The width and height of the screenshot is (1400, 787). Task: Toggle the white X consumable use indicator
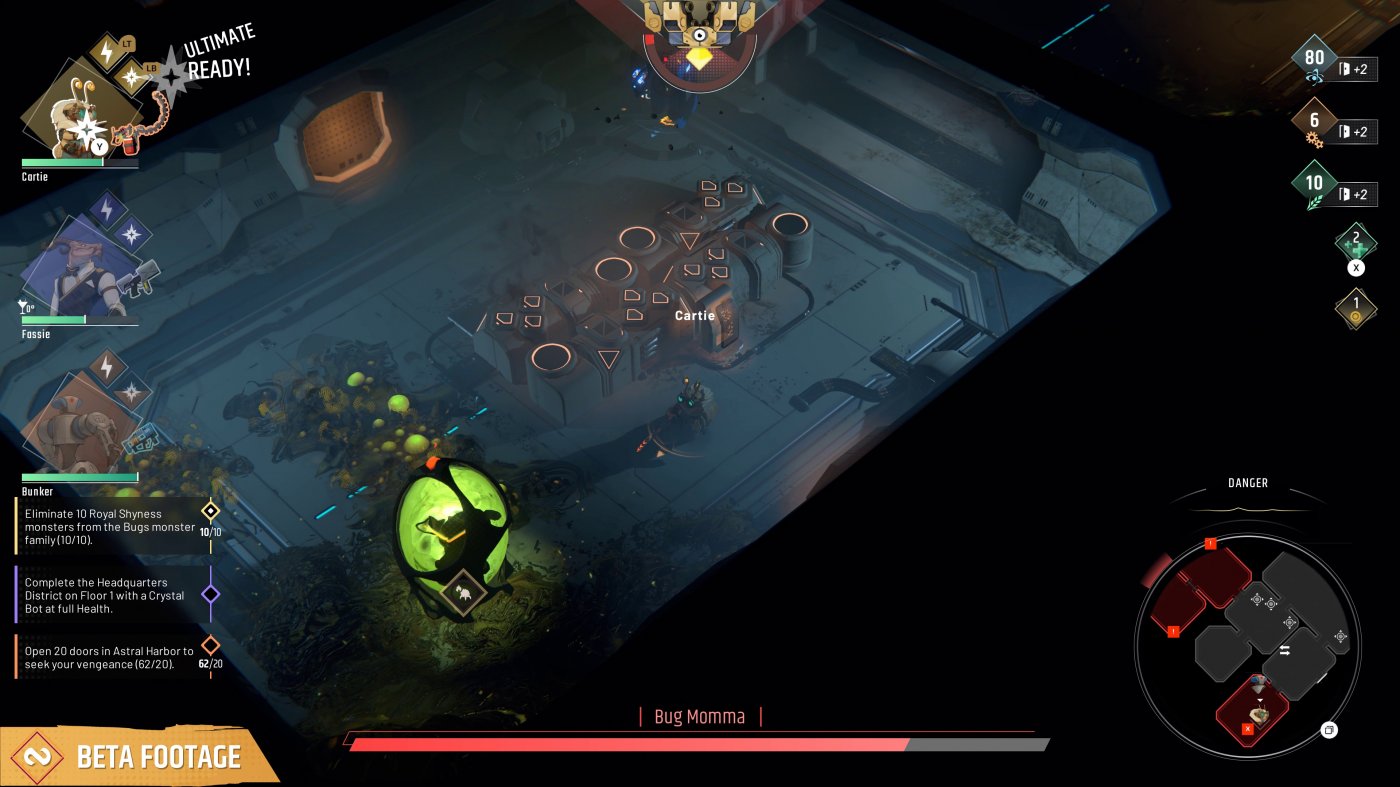pos(1356,268)
